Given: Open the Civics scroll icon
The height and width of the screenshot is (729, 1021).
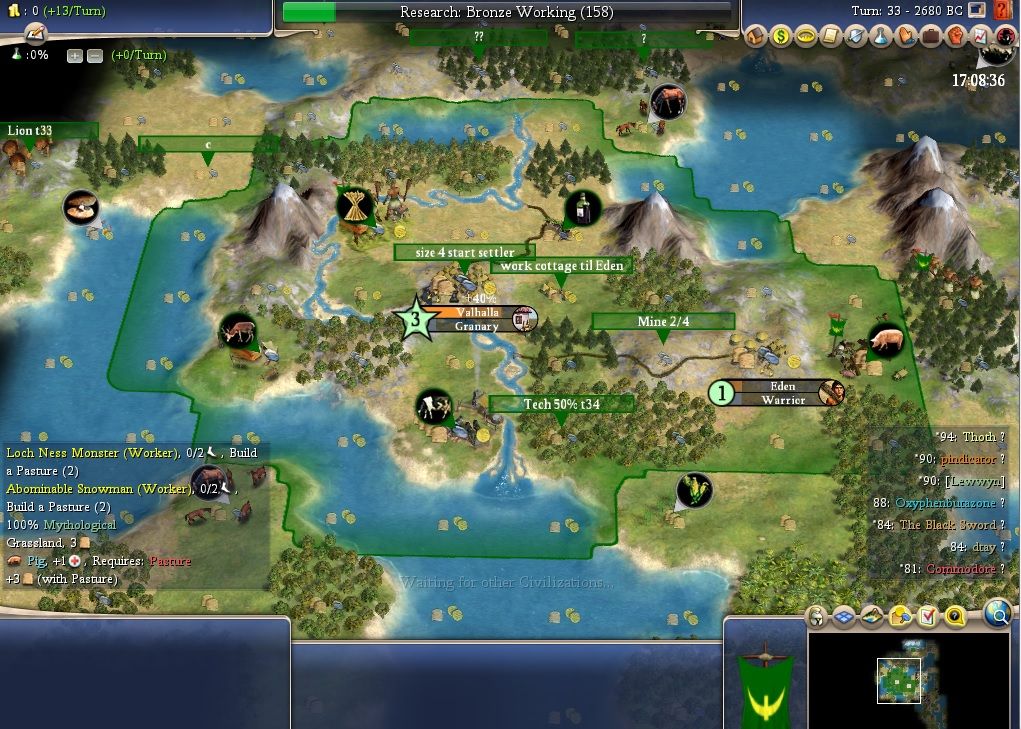Looking at the screenshot, I should (x=830, y=37).
